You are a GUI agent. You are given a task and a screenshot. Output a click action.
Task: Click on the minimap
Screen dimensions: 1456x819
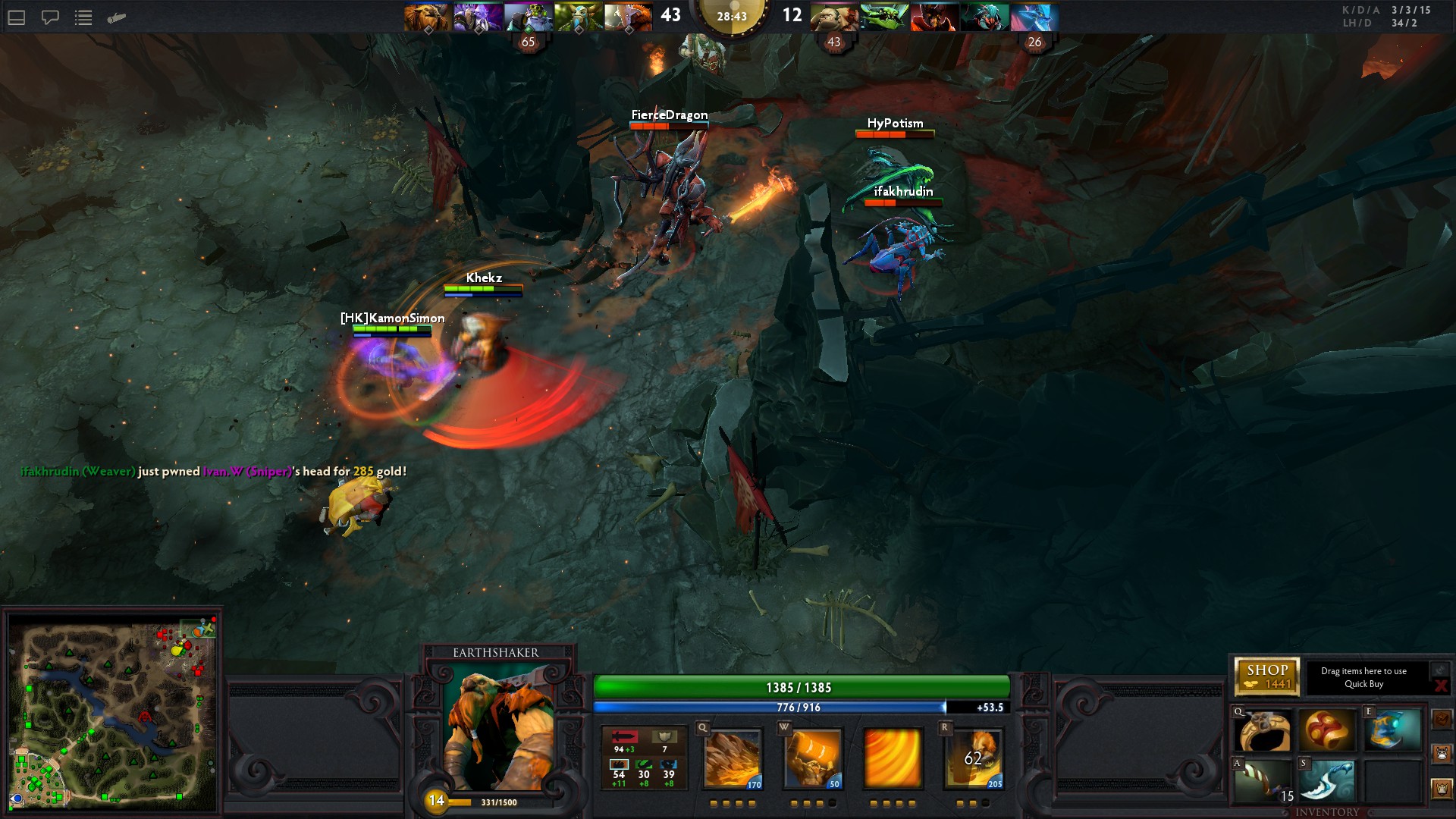pyautogui.click(x=112, y=711)
